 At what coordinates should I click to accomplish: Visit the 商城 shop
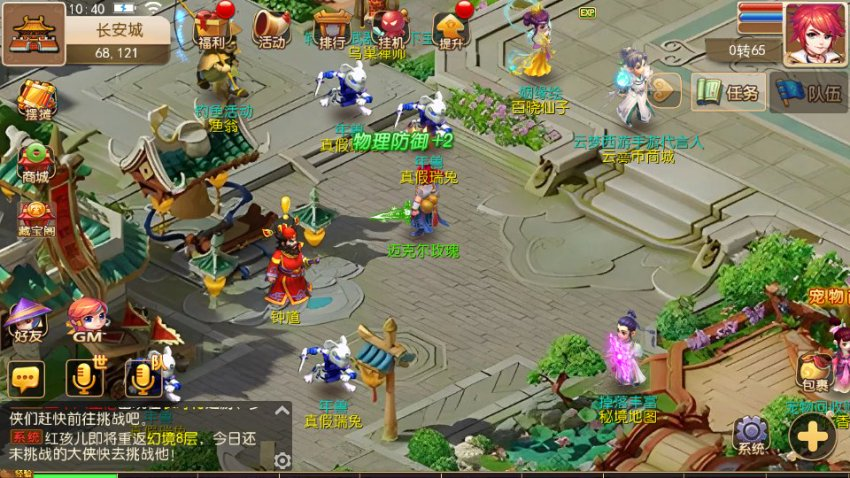click(x=36, y=160)
